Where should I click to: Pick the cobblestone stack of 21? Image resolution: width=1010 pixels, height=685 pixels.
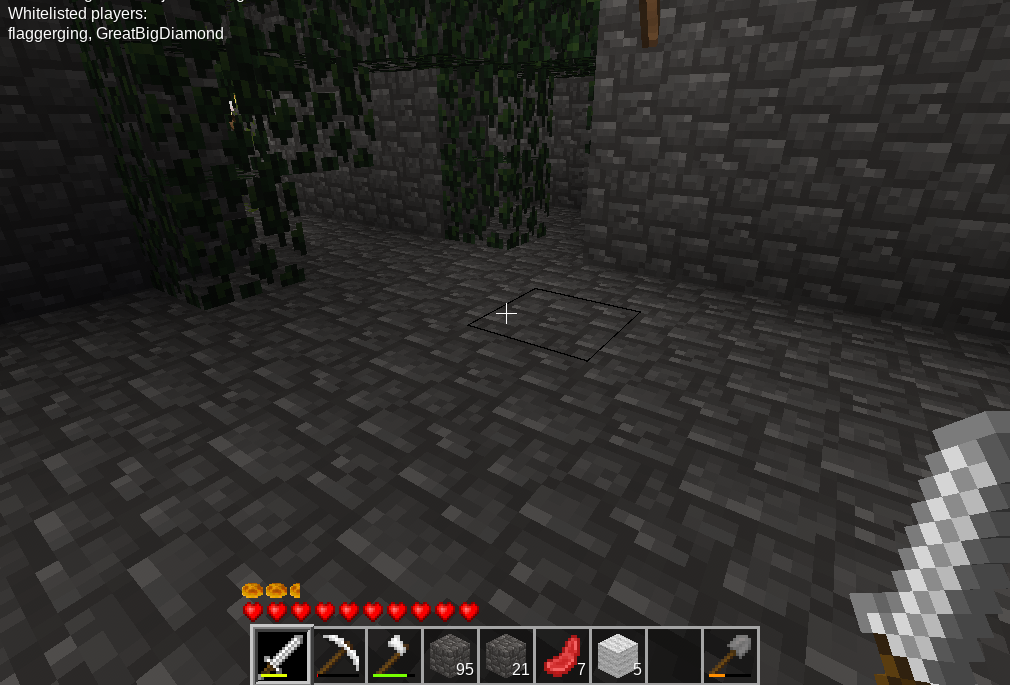tap(506, 655)
